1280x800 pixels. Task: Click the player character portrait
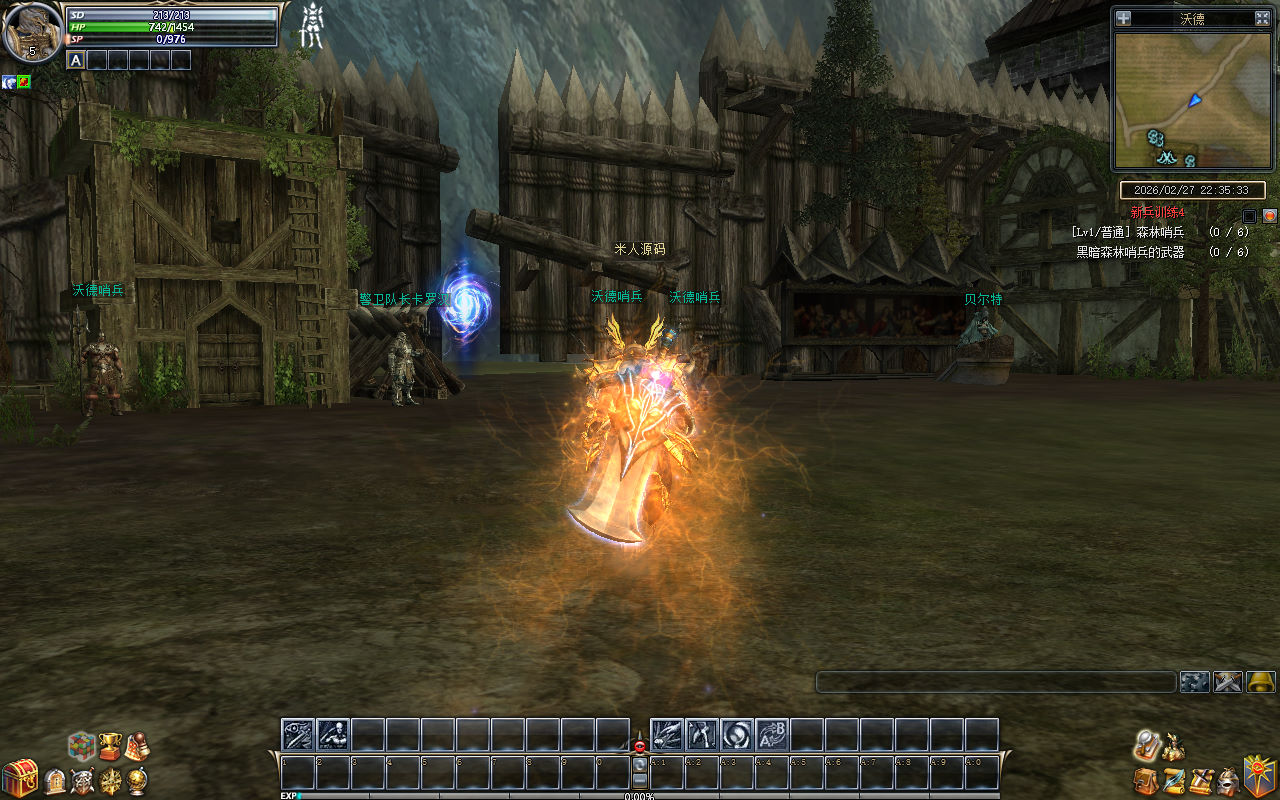31,33
